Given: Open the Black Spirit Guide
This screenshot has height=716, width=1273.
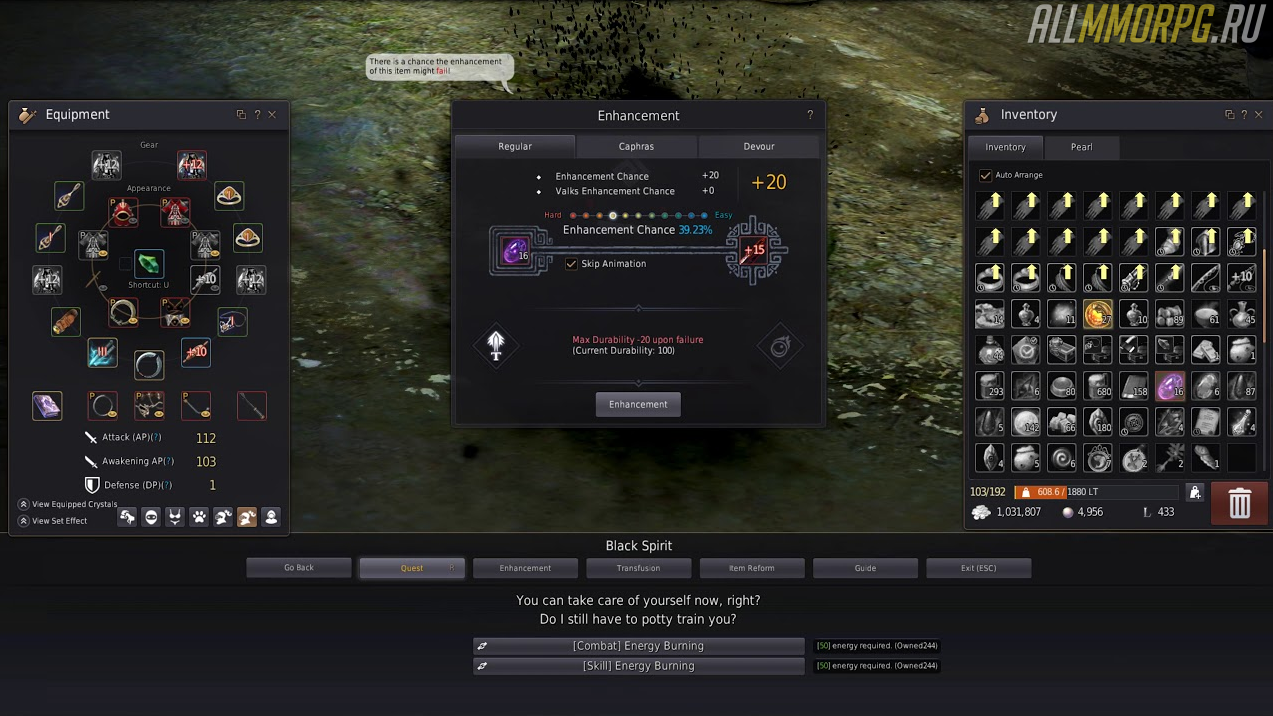Looking at the screenshot, I should [865, 568].
